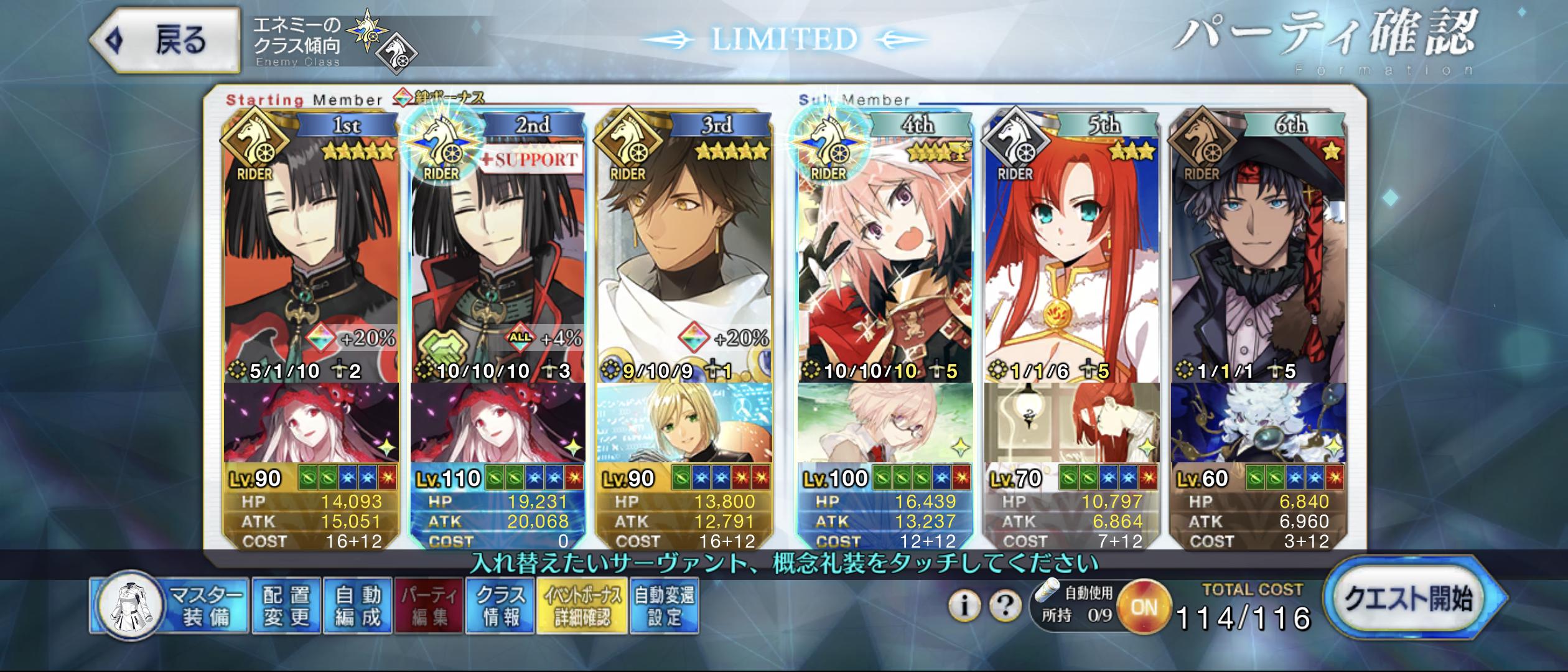Open パーティ編集 party edit

tap(429, 606)
